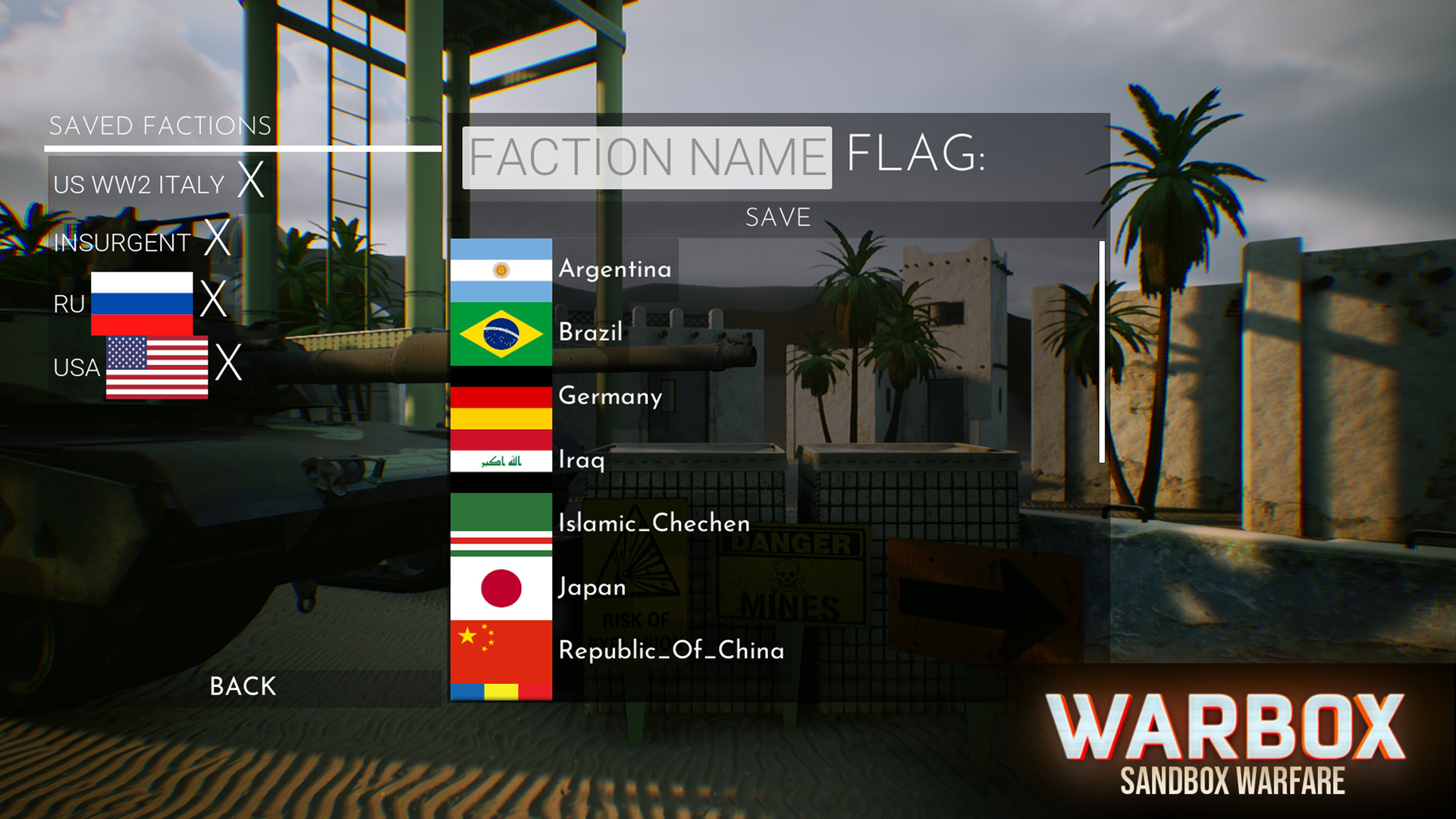Click the USA faction's American flag thumbnail
The height and width of the screenshot is (819, 1456).
coord(156,367)
